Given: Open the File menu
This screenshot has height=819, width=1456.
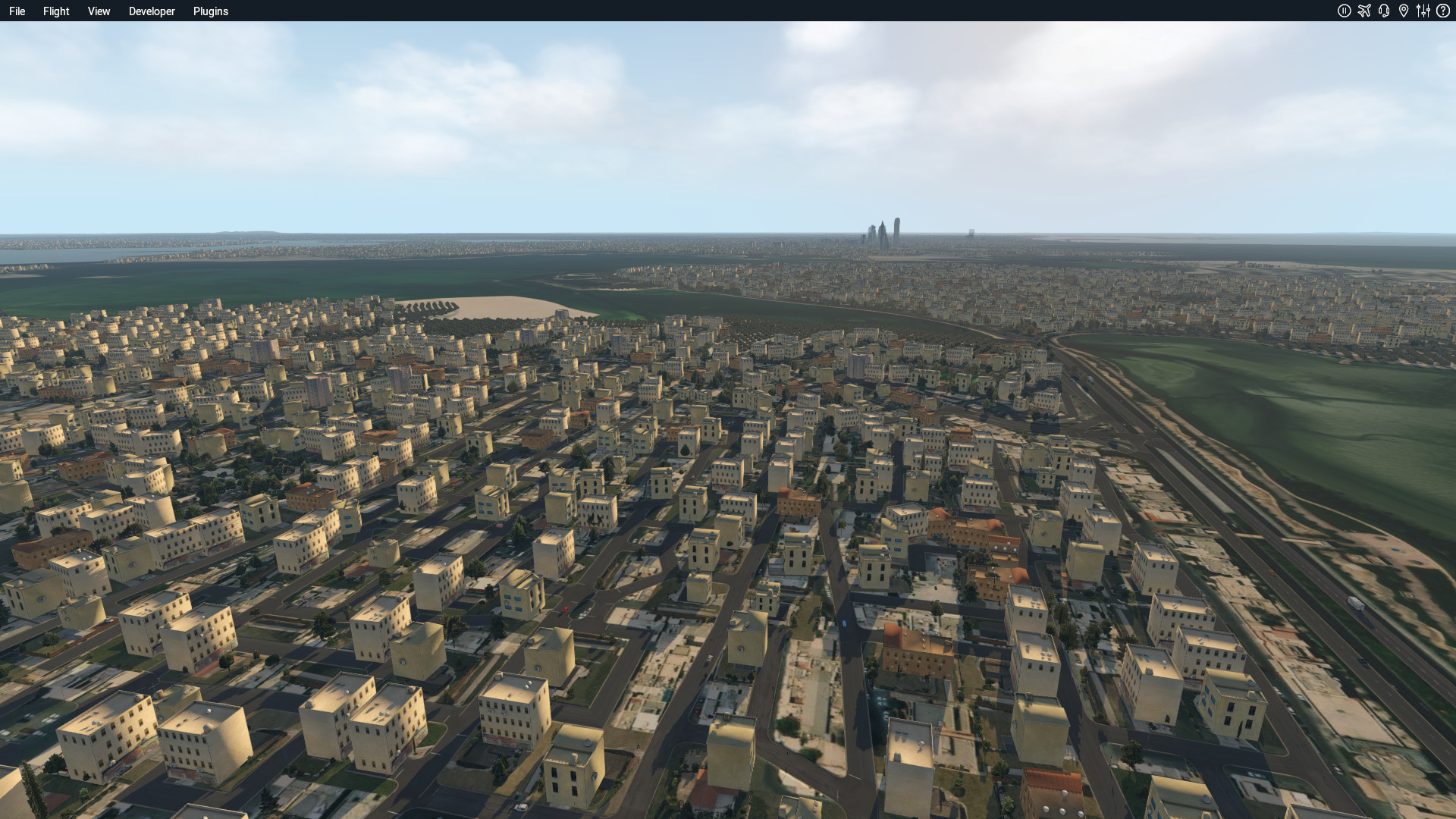Looking at the screenshot, I should point(17,11).
